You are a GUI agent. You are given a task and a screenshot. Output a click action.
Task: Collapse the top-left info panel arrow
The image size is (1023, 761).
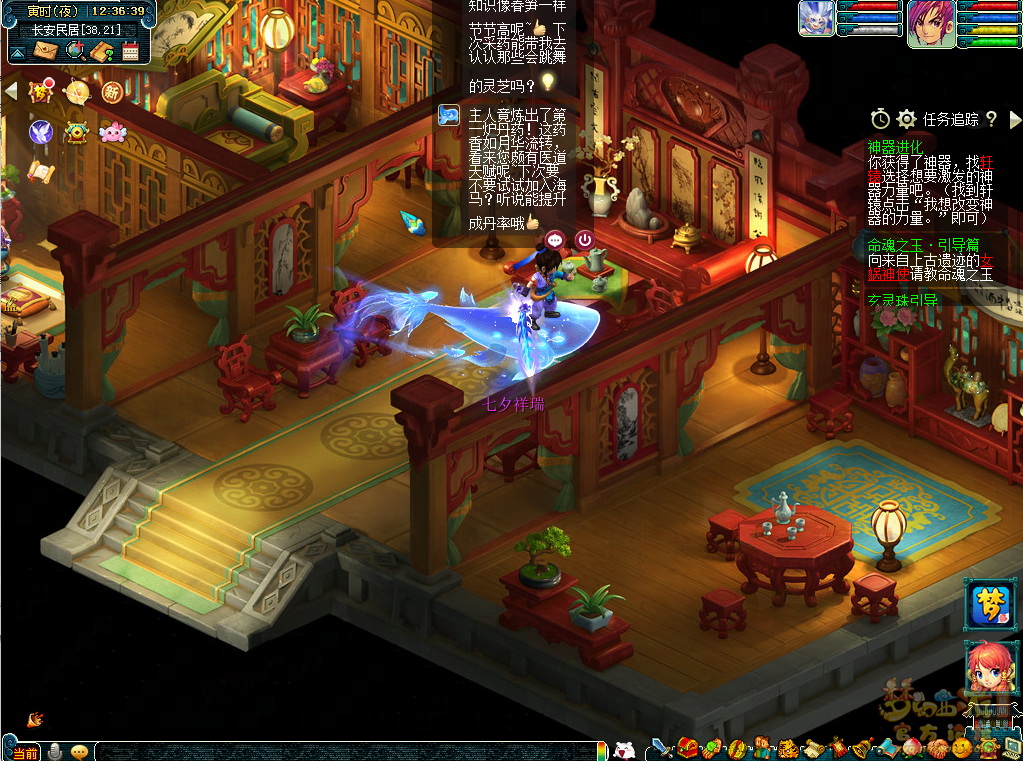coord(17,51)
